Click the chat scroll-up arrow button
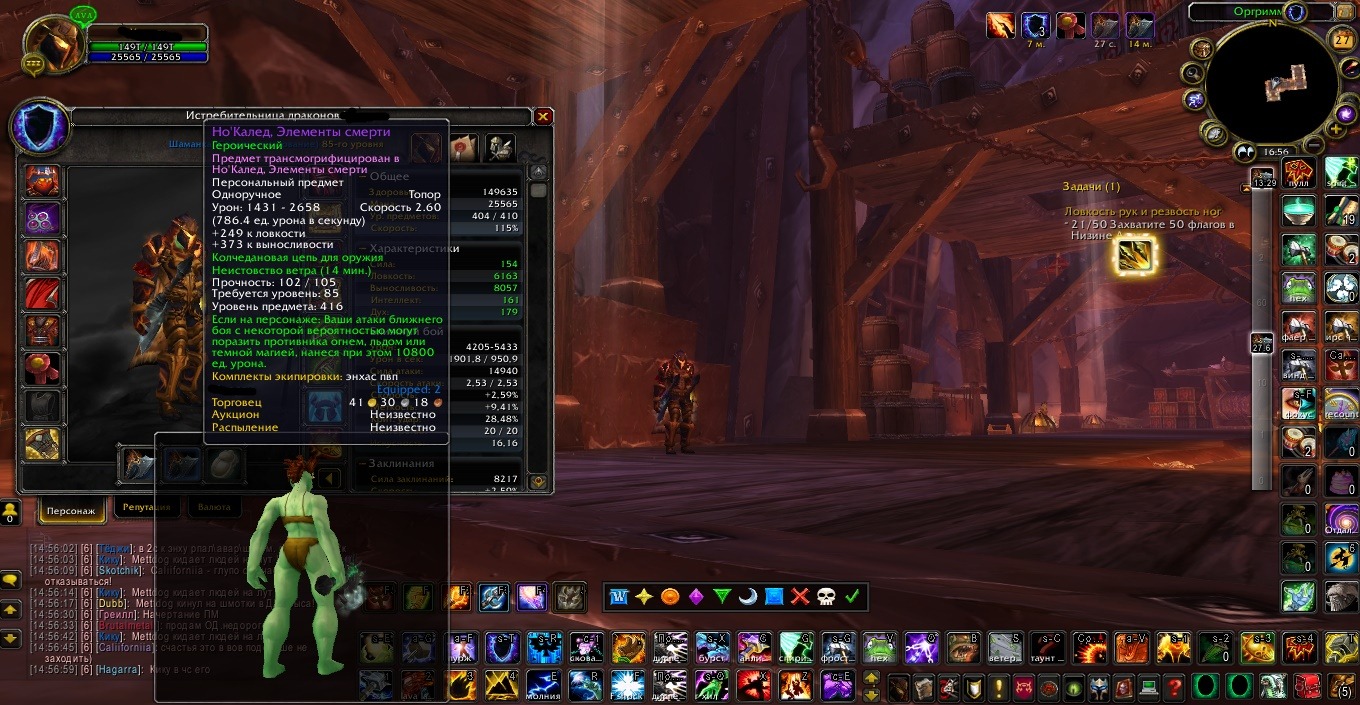Viewport: 1360px width, 705px height. coord(11,608)
